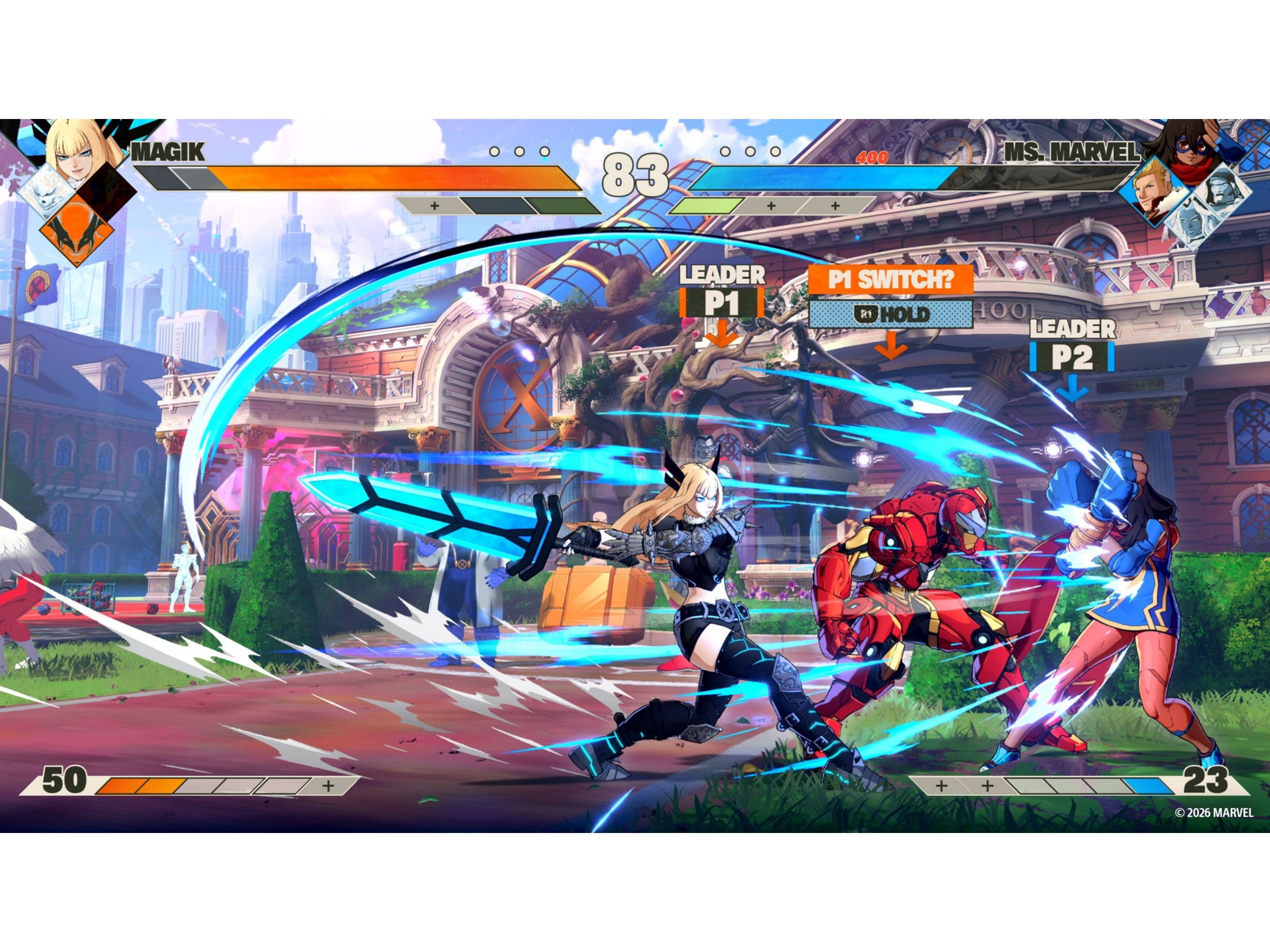Select the Storm teammate portrait icon
Viewport: 1270px width, 952px height.
tap(1192, 224)
